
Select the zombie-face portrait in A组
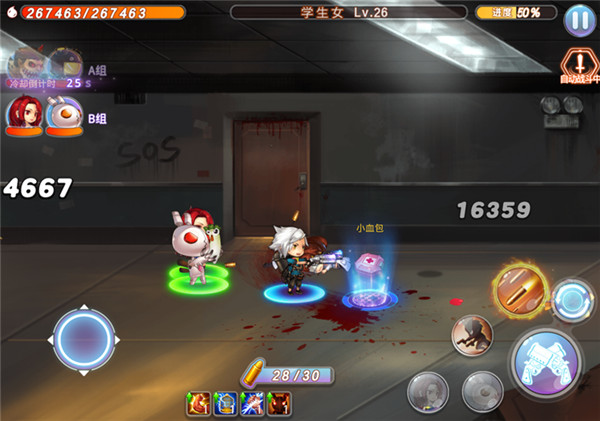click(x=25, y=64)
